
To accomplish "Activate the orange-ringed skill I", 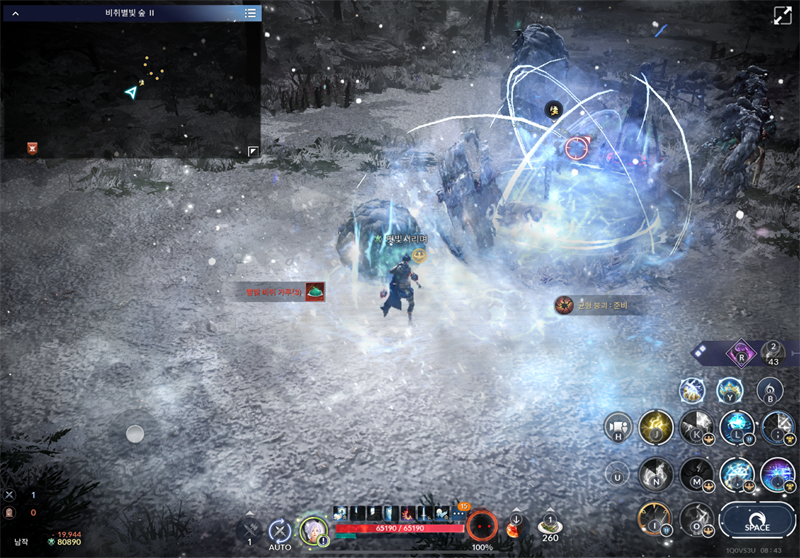I will [x=655, y=518].
